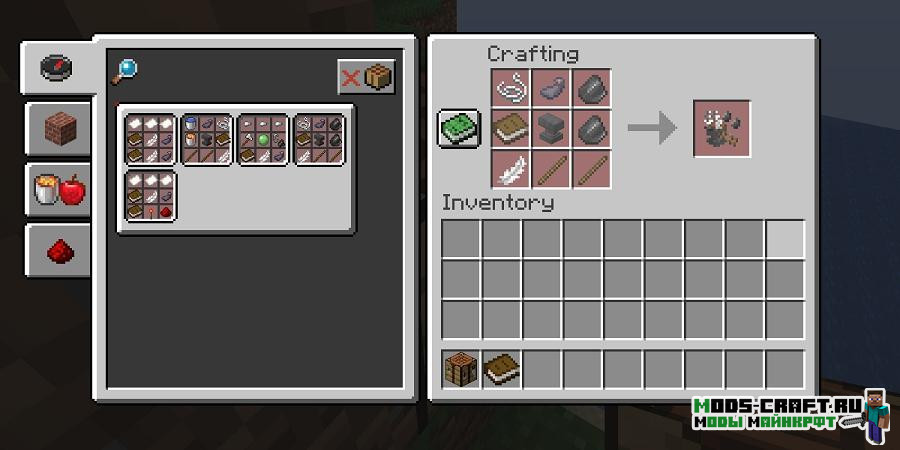
Task: Toggle the show-craftable-only filter button
Action: coord(366,77)
